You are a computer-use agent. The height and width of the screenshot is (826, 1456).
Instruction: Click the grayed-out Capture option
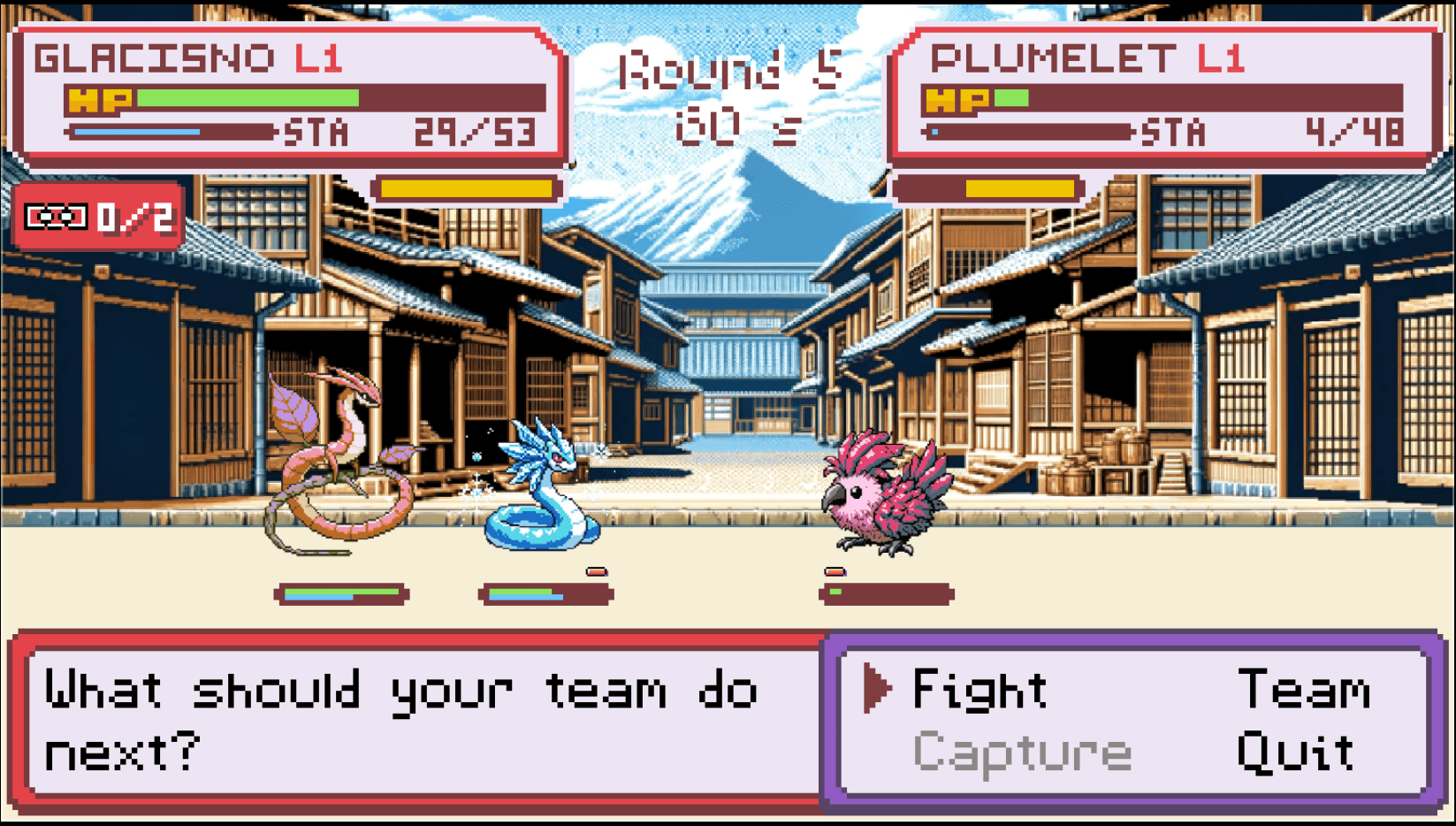1024,753
